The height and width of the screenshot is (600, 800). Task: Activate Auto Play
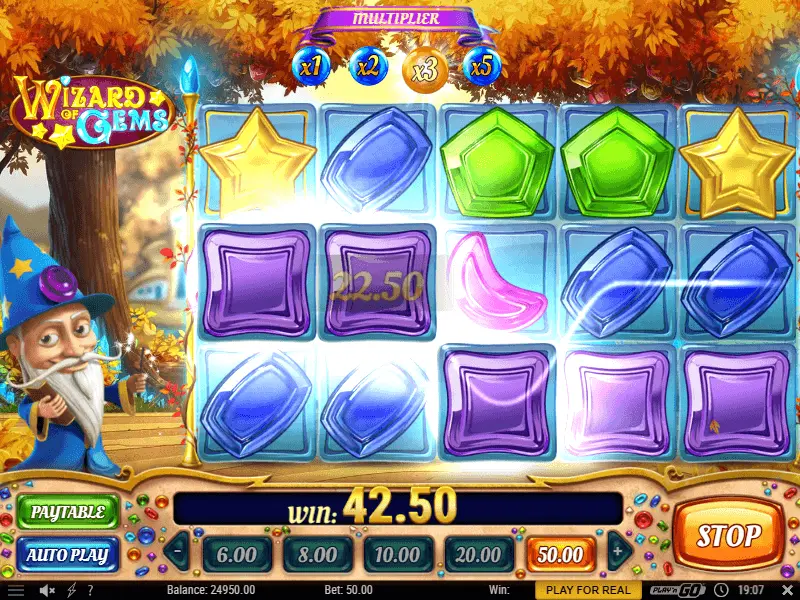click(67, 553)
